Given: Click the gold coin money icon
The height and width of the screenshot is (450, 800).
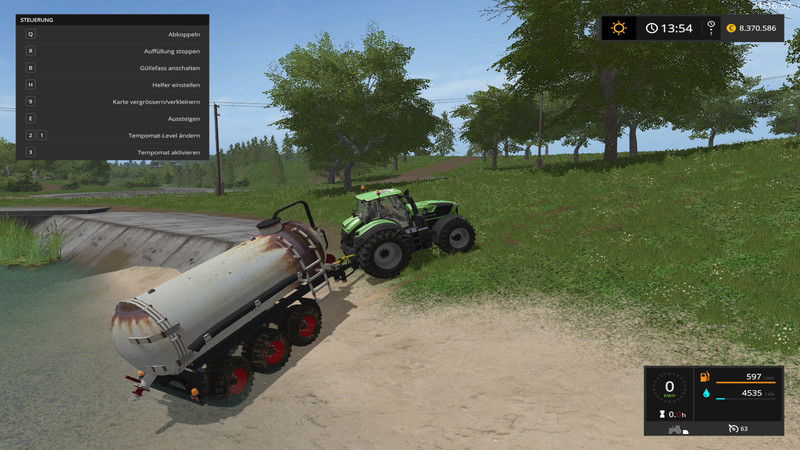Looking at the screenshot, I should pyautogui.click(x=731, y=28).
